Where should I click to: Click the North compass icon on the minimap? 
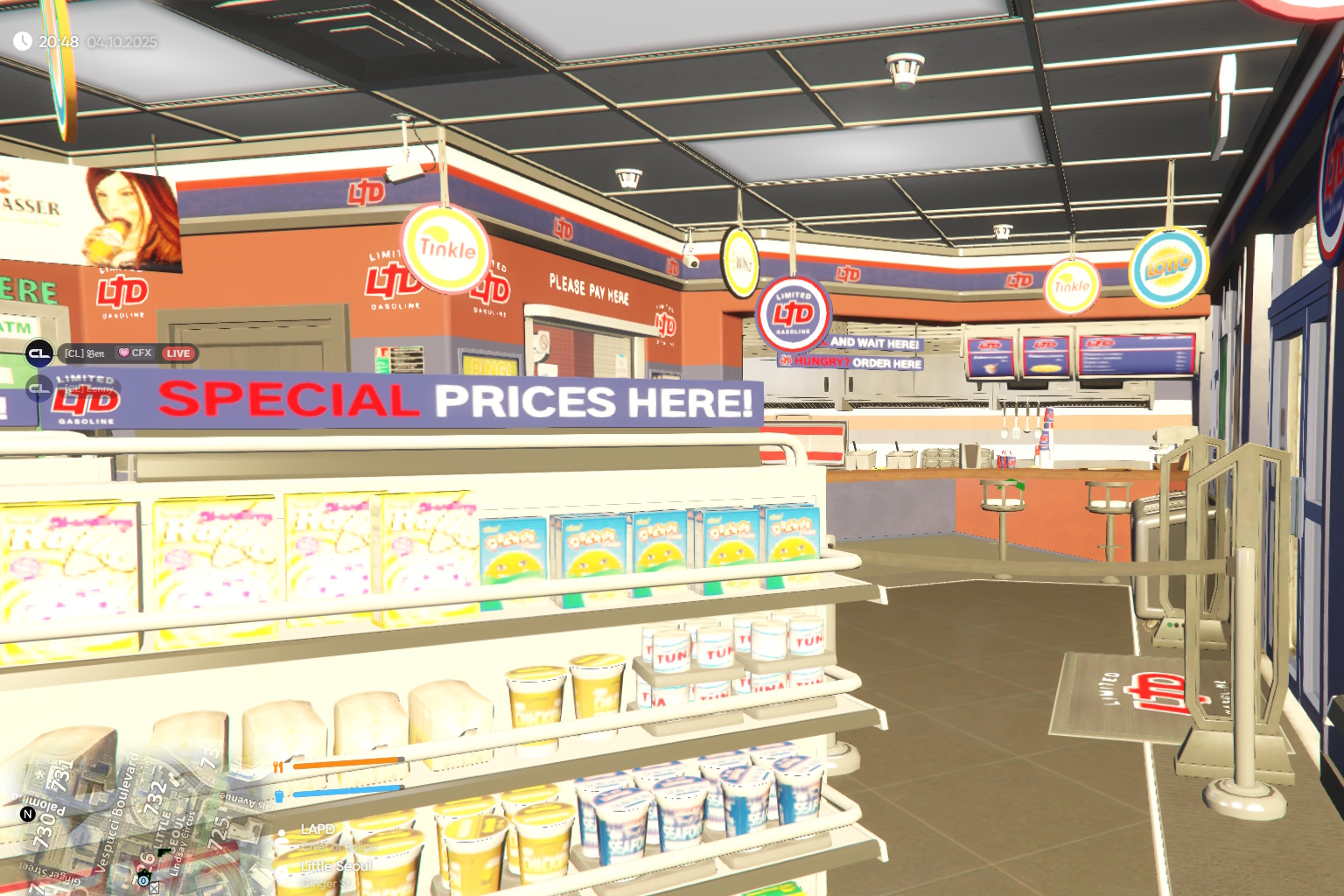pos(27,814)
